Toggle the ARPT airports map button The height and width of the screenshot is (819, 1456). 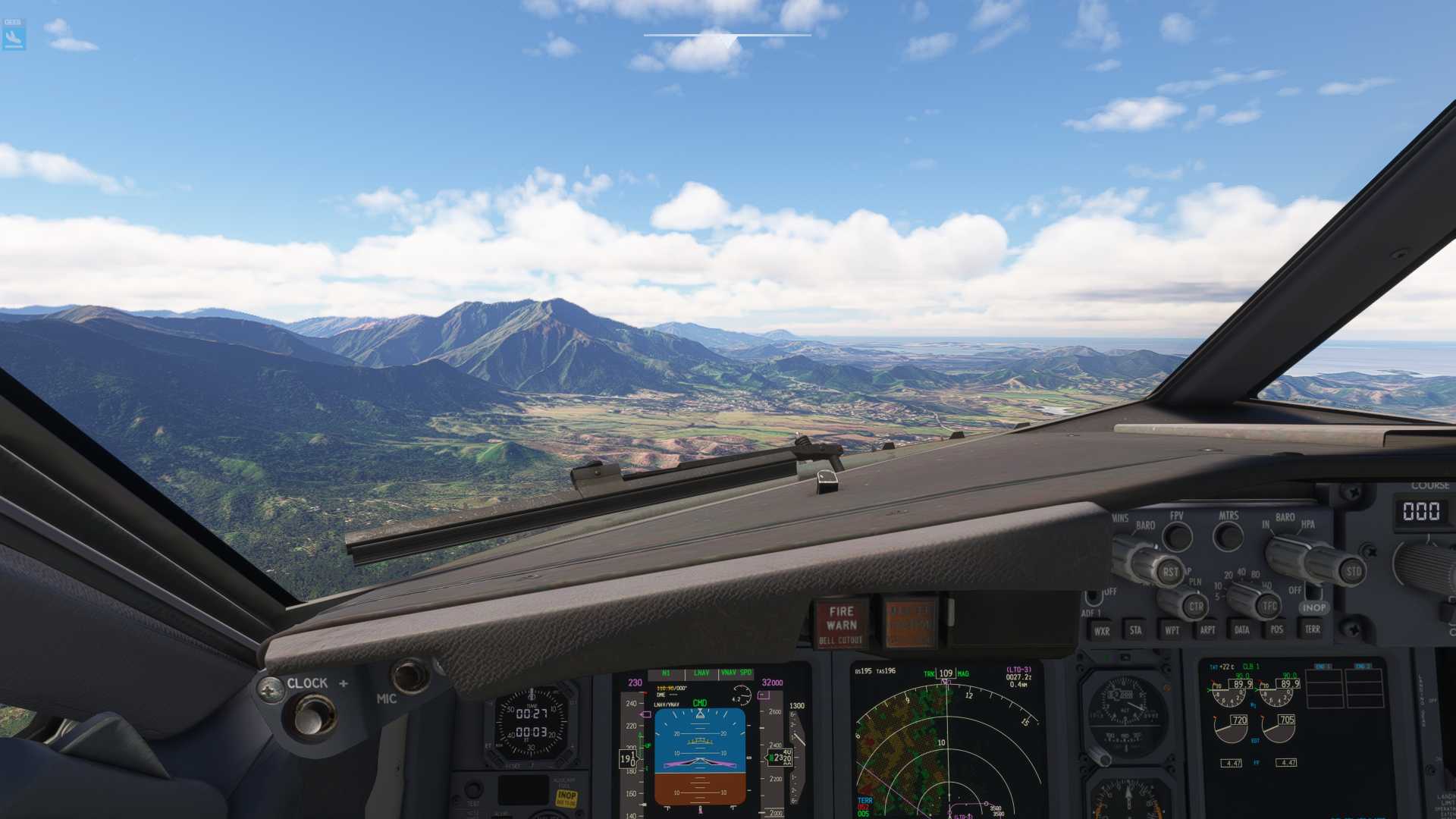pos(1207,629)
